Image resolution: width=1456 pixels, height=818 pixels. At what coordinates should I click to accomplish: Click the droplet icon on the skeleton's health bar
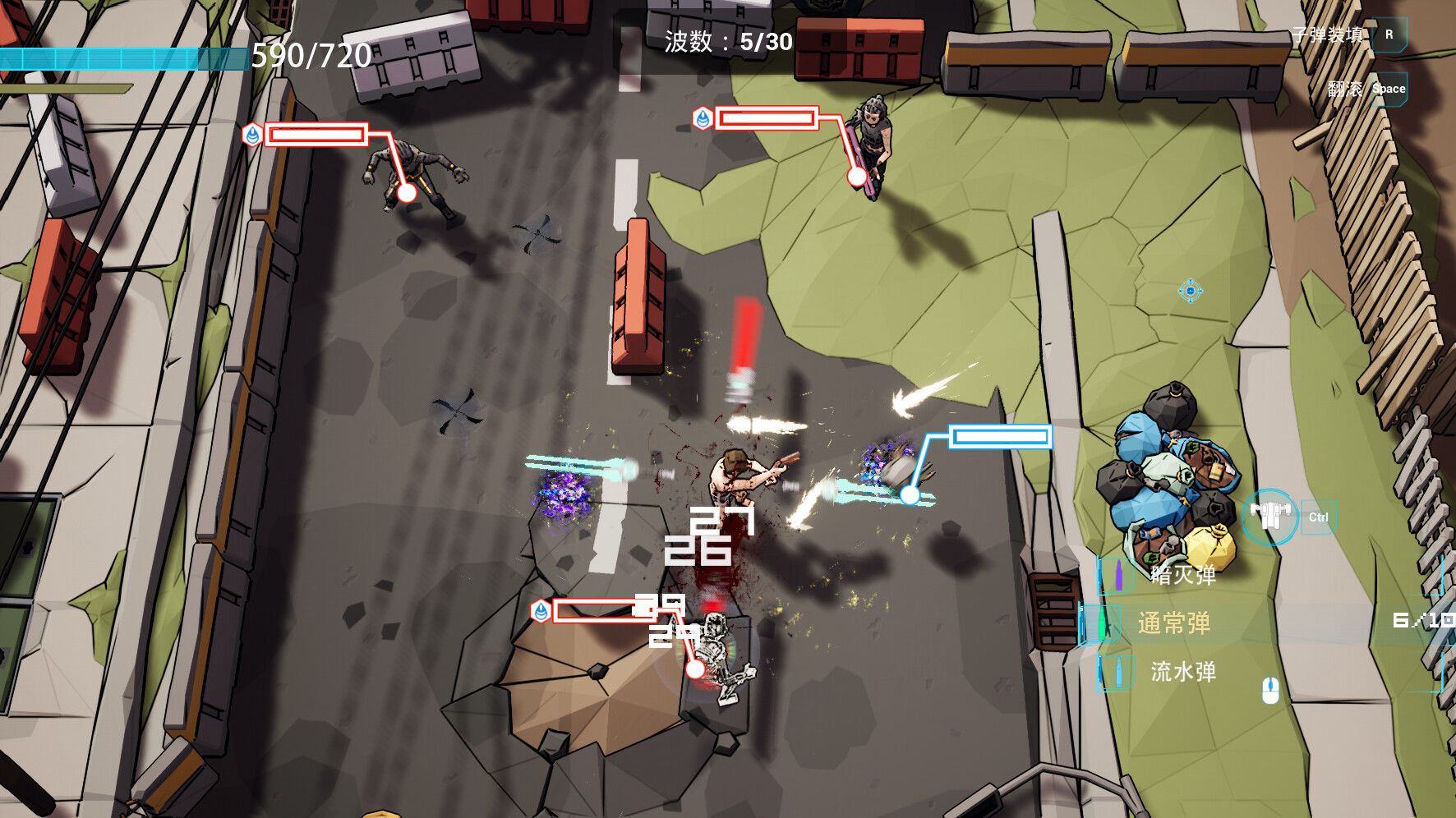(x=542, y=612)
